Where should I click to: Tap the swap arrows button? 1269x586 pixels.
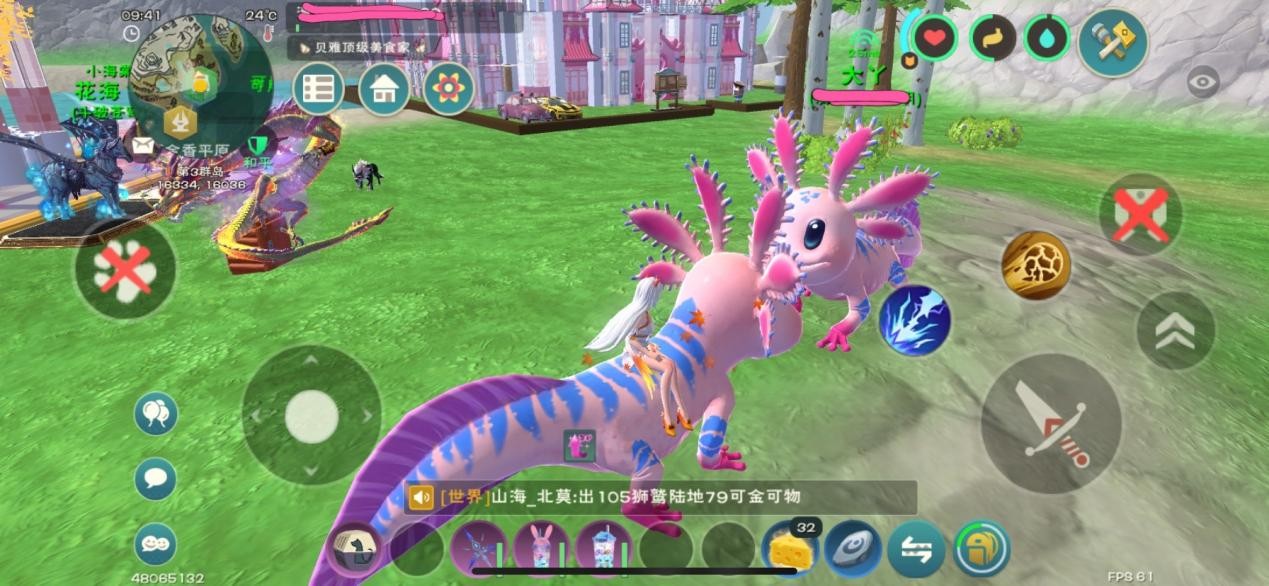(x=916, y=549)
